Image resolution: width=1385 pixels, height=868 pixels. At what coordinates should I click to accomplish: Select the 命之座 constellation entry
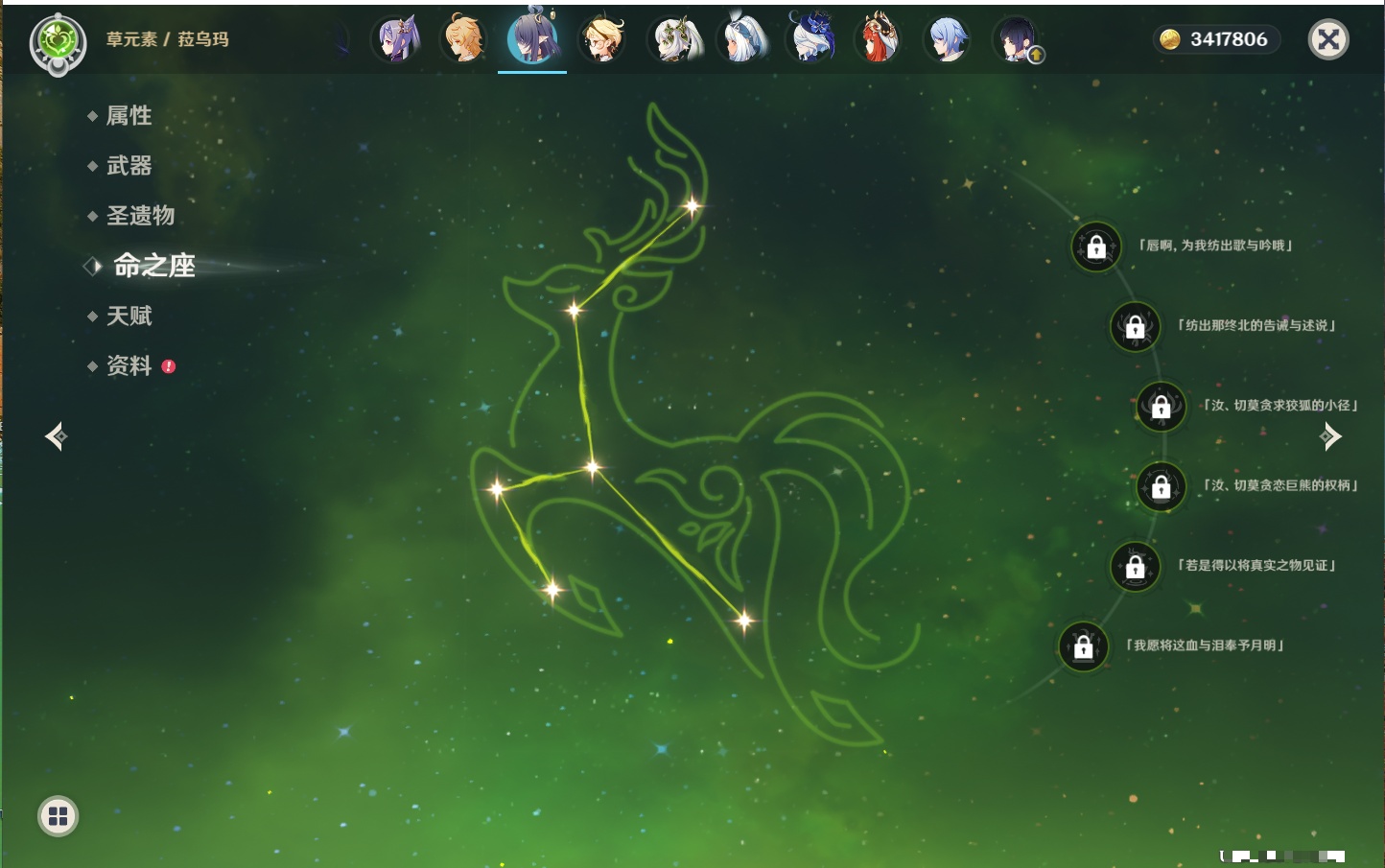coord(153,266)
